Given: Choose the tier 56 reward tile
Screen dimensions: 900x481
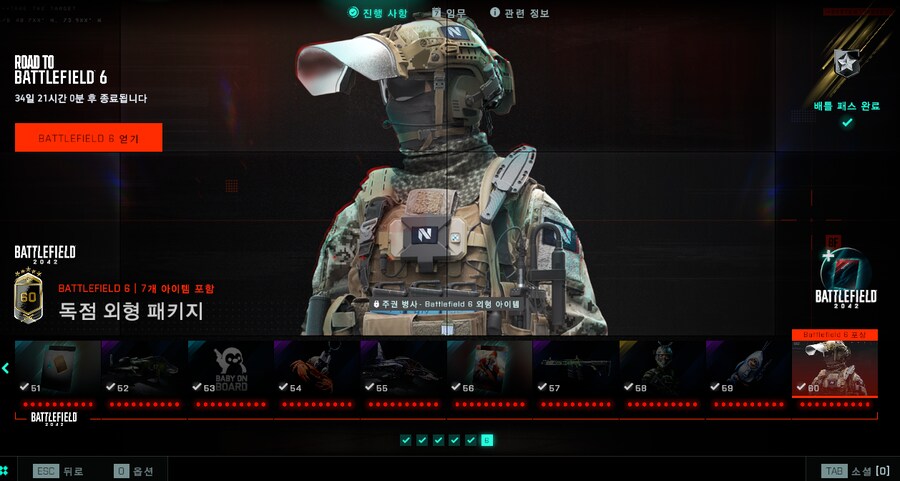Looking at the screenshot, I should (x=489, y=368).
